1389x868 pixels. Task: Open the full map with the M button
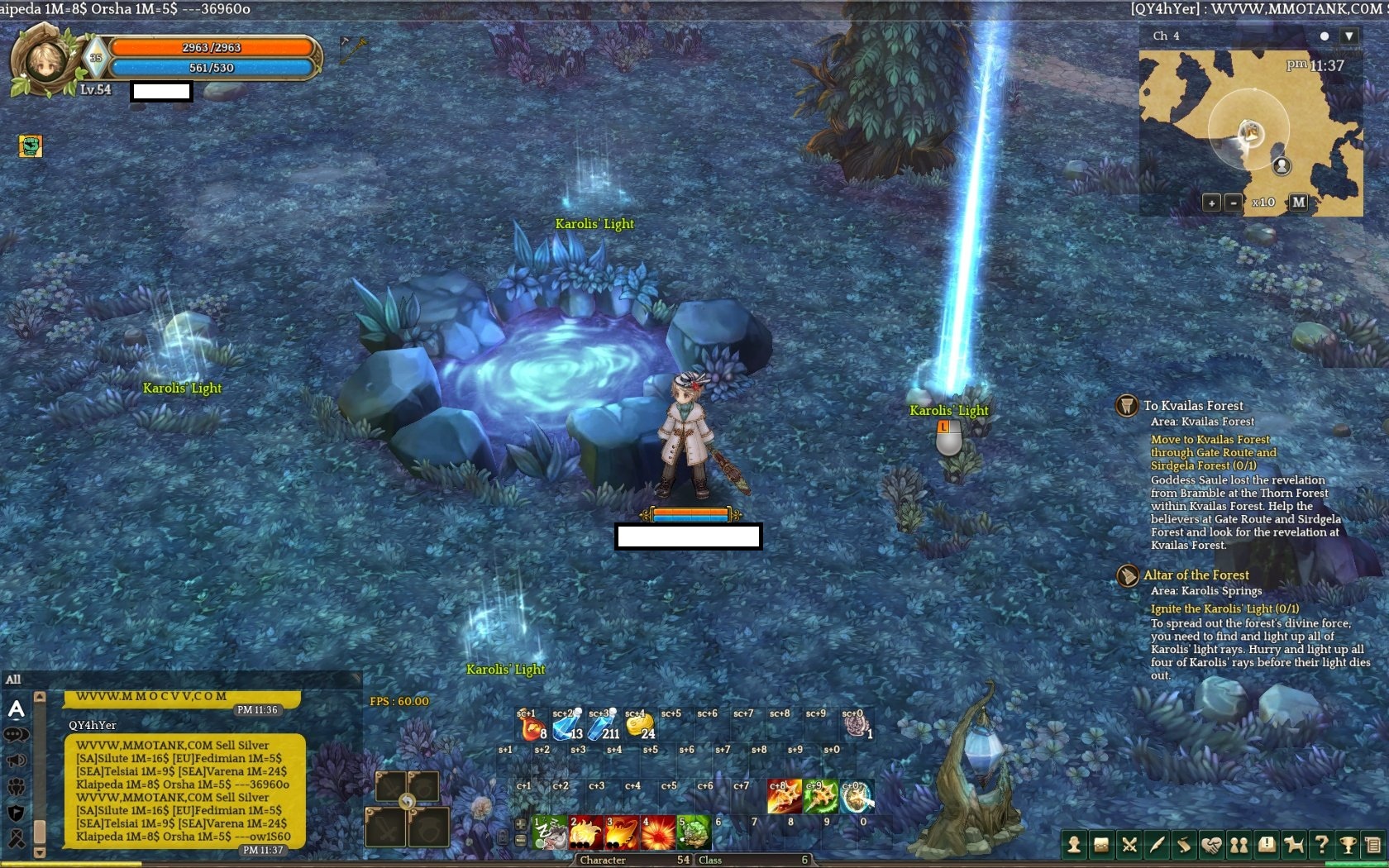pyautogui.click(x=1299, y=202)
